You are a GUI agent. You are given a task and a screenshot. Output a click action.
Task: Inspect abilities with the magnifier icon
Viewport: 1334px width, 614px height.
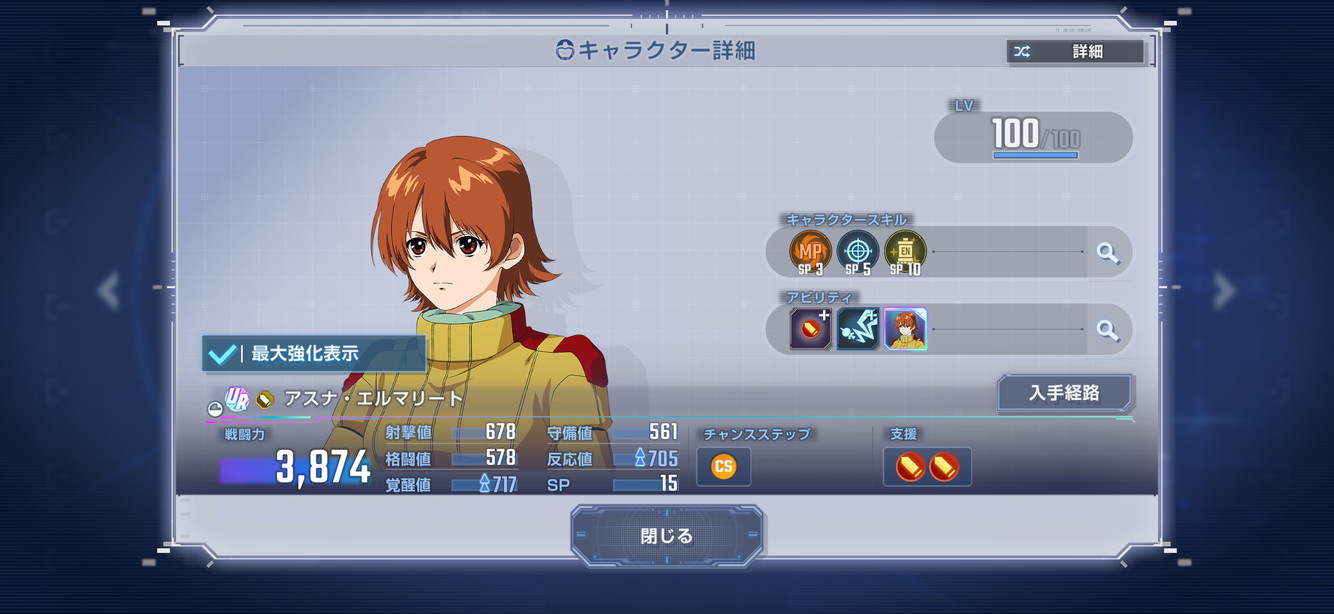tap(1107, 330)
